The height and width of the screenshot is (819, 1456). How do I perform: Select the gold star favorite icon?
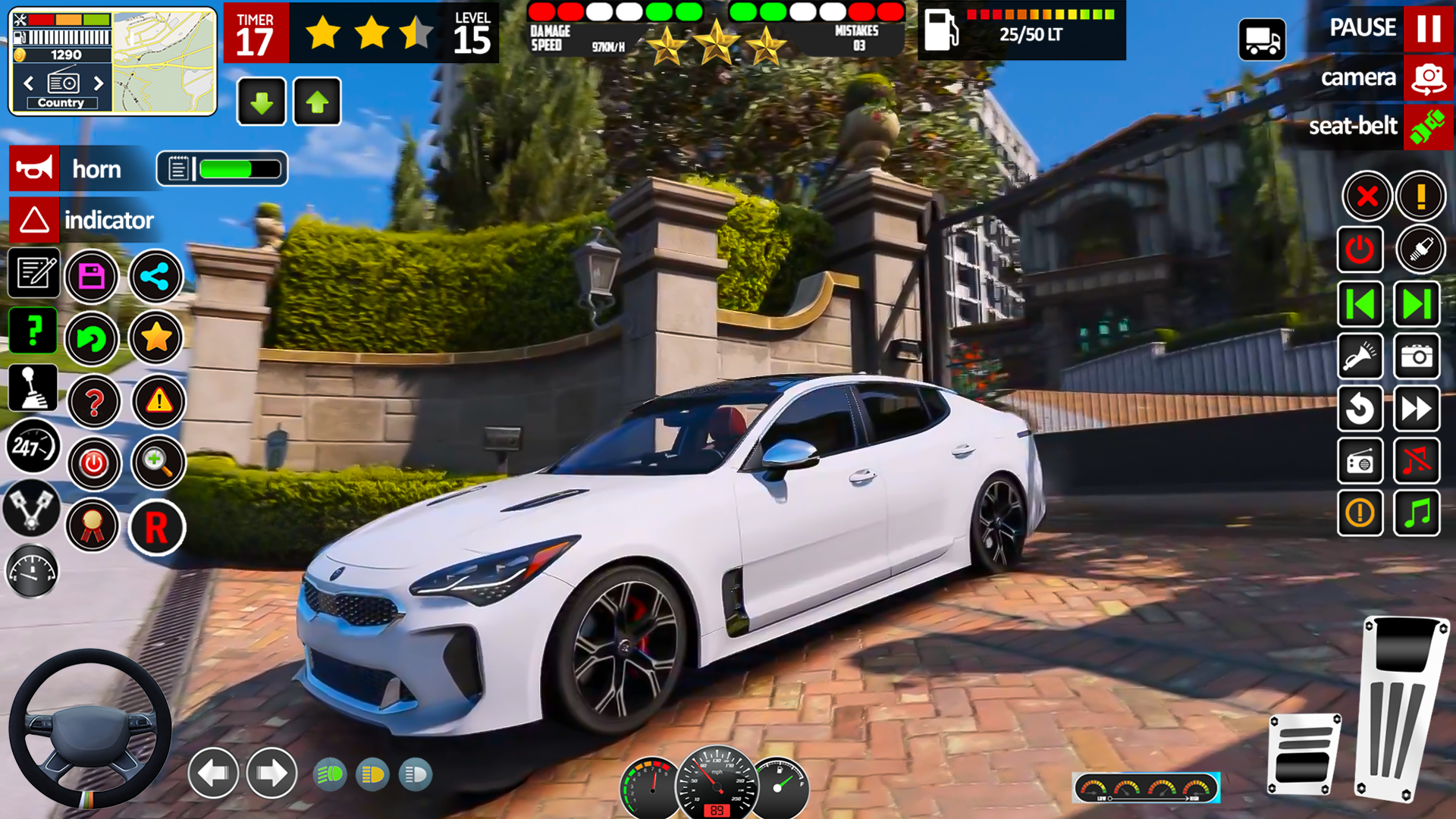(155, 337)
